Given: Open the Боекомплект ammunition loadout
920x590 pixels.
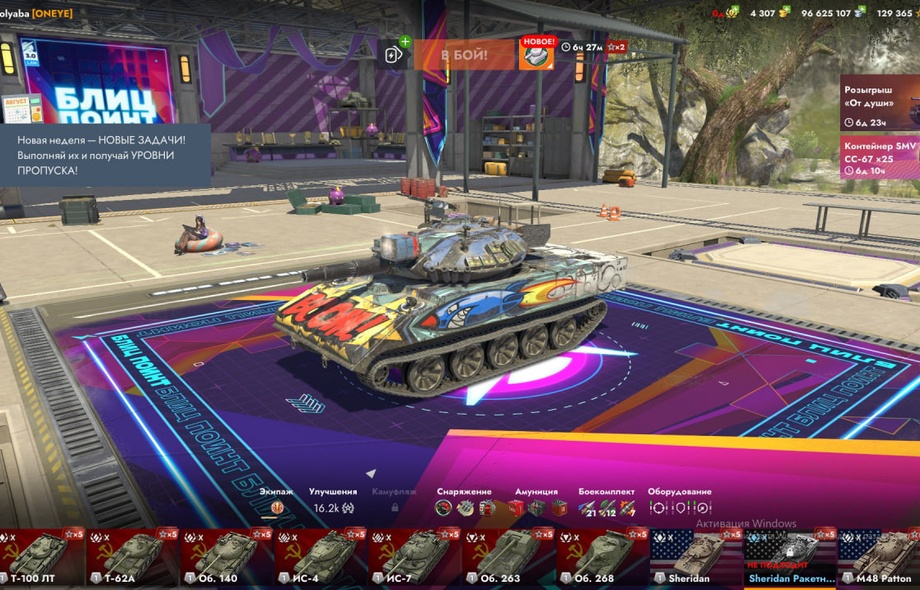Looking at the screenshot, I should [606, 507].
